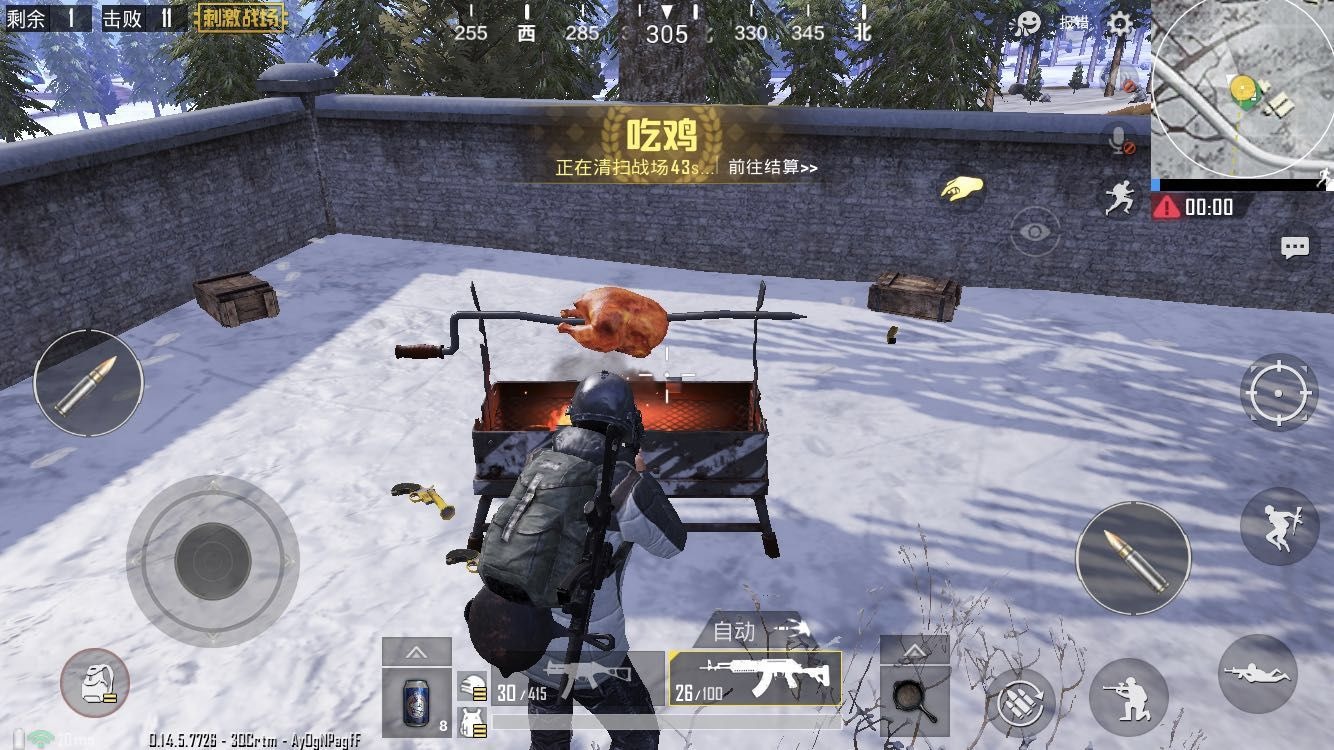The image size is (1334, 750).
Task: Use the energy drink item slot
Action: (x=417, y=696)
